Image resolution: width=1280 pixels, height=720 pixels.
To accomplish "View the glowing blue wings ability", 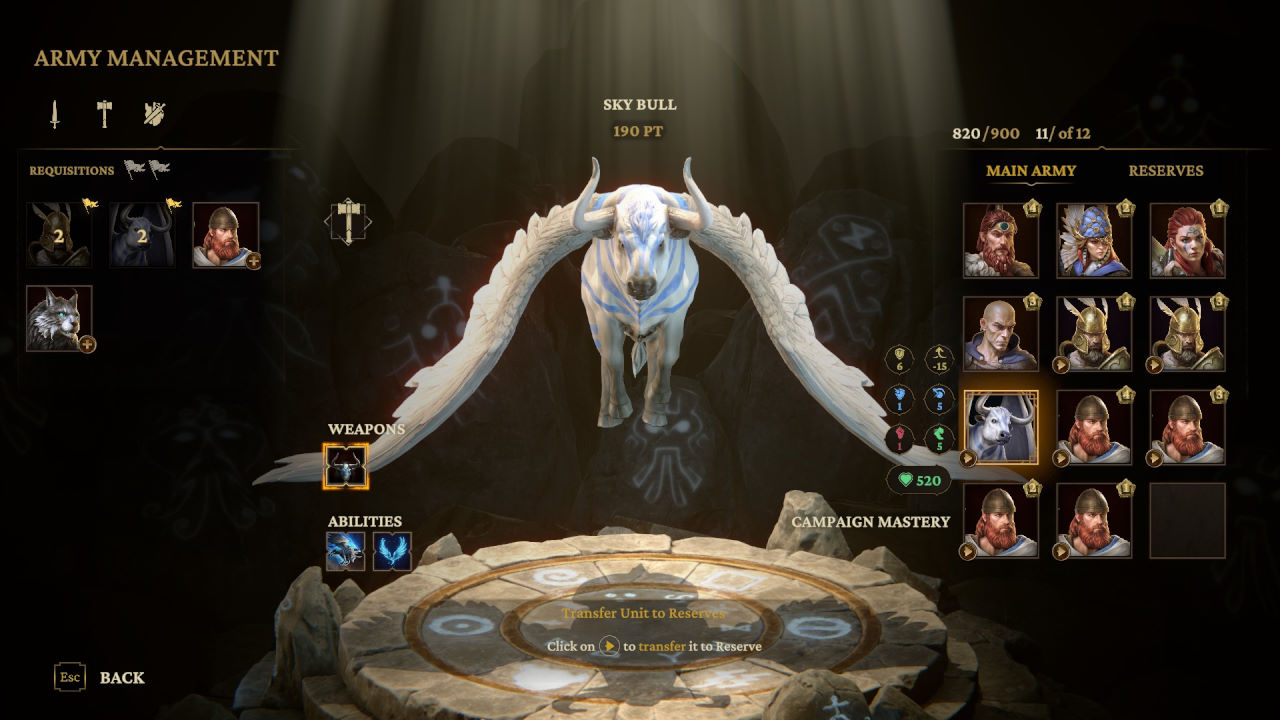I will 392,551.
